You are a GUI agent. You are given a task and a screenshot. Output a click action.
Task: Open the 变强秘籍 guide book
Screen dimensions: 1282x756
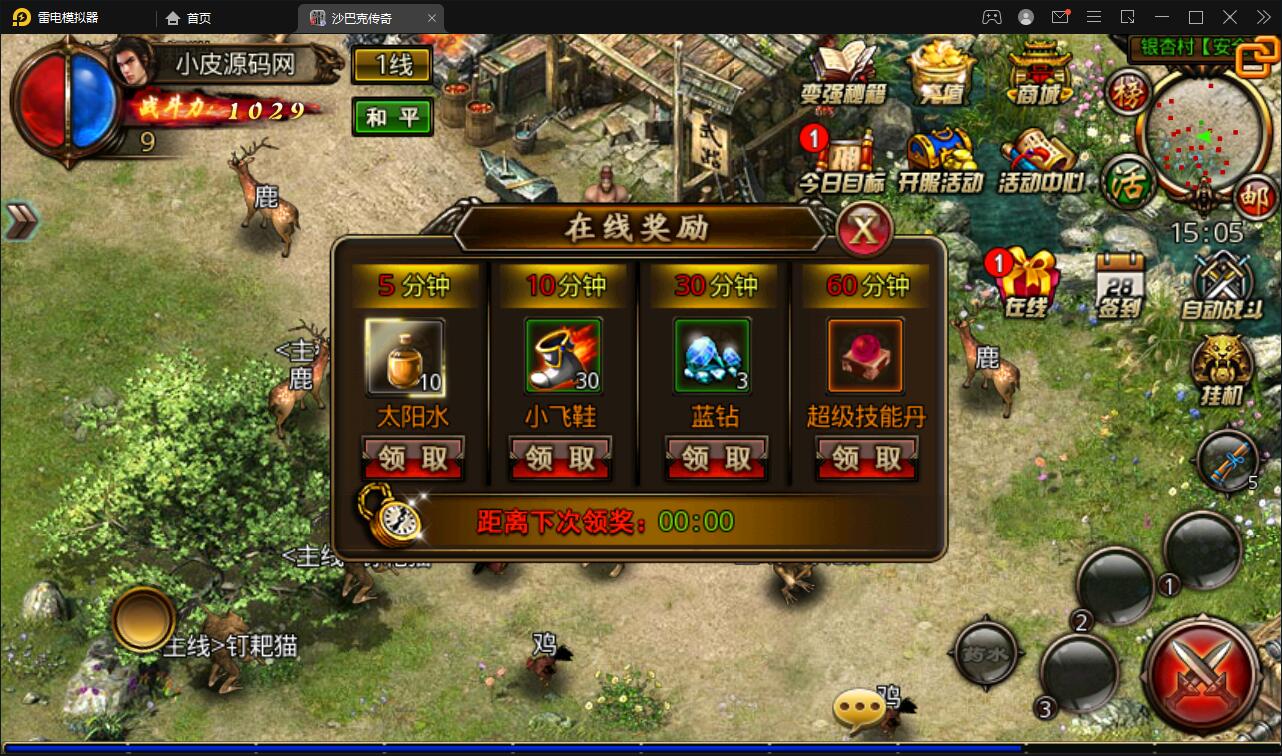tap(843, 72)
